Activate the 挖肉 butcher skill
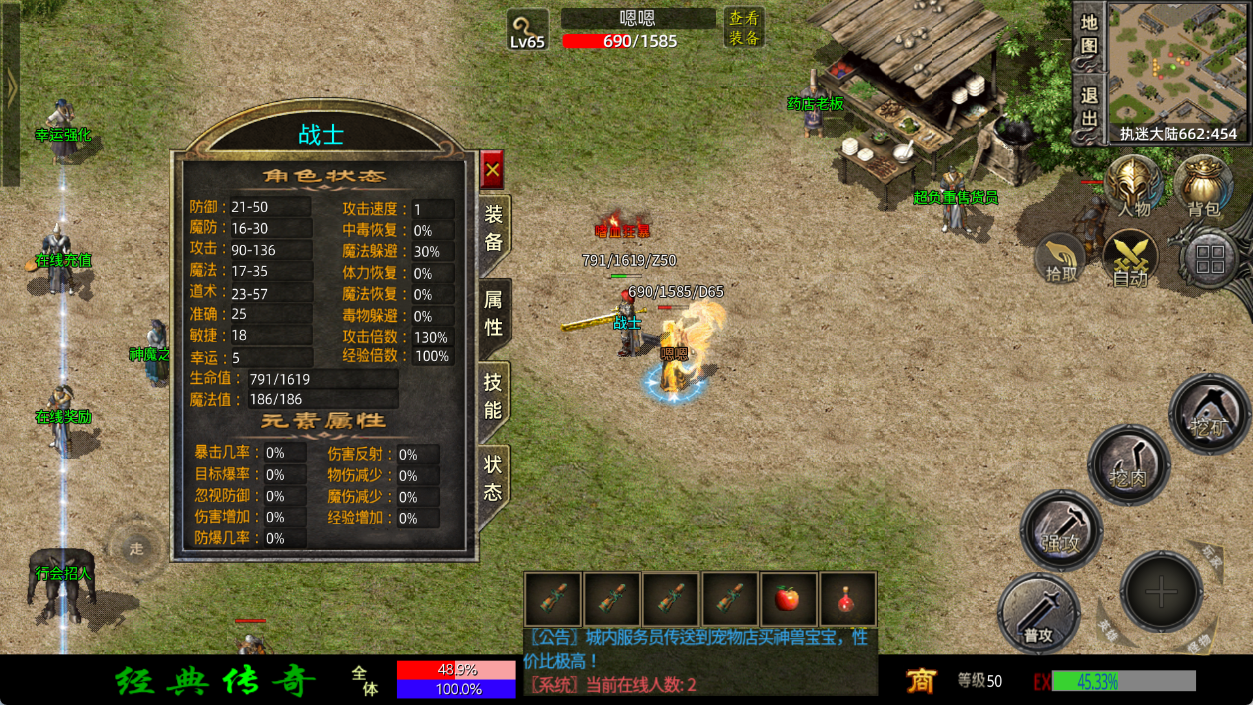The width and height of the screenshot is (1253, 705). point(1129,465)
